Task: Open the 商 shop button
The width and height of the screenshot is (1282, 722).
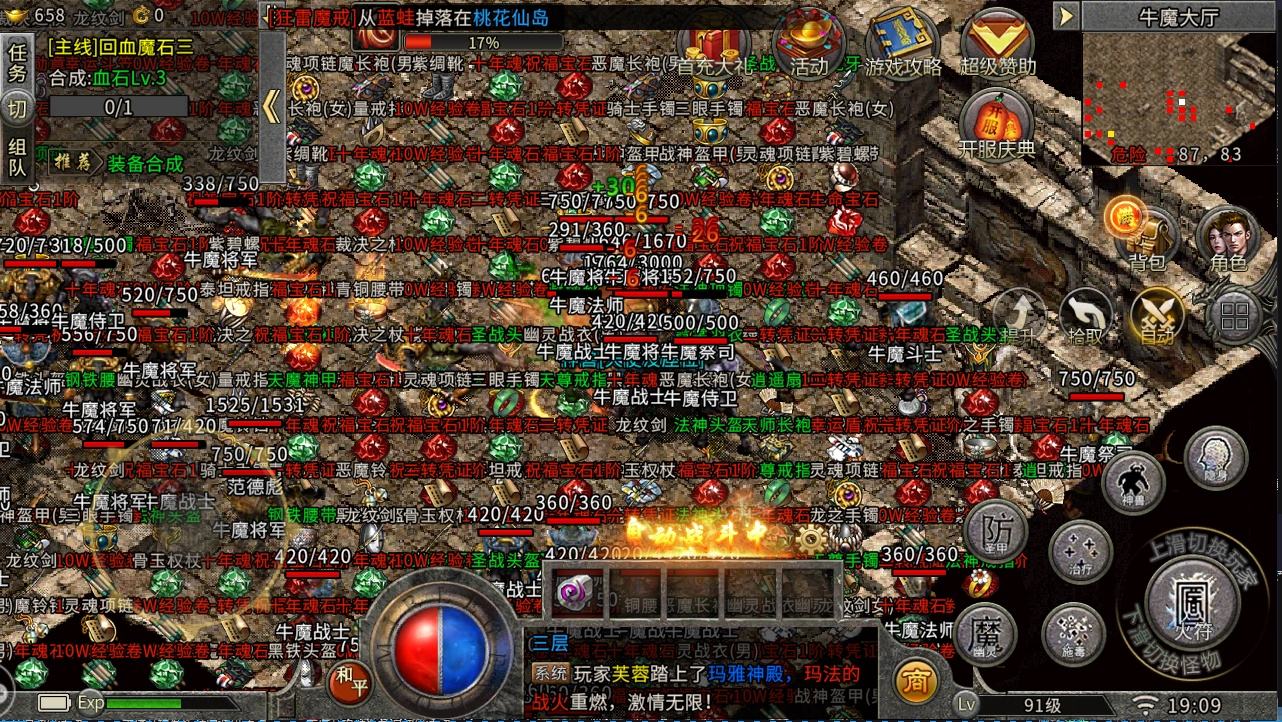Action: (x=914, y=682)
